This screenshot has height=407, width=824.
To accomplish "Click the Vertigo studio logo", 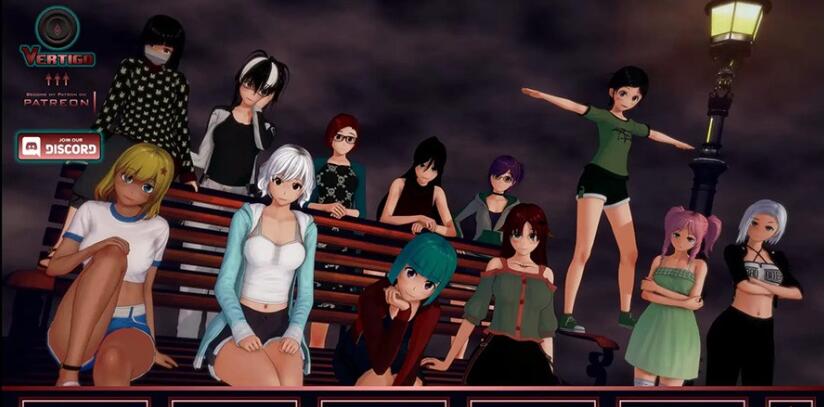I will [57, 37].
